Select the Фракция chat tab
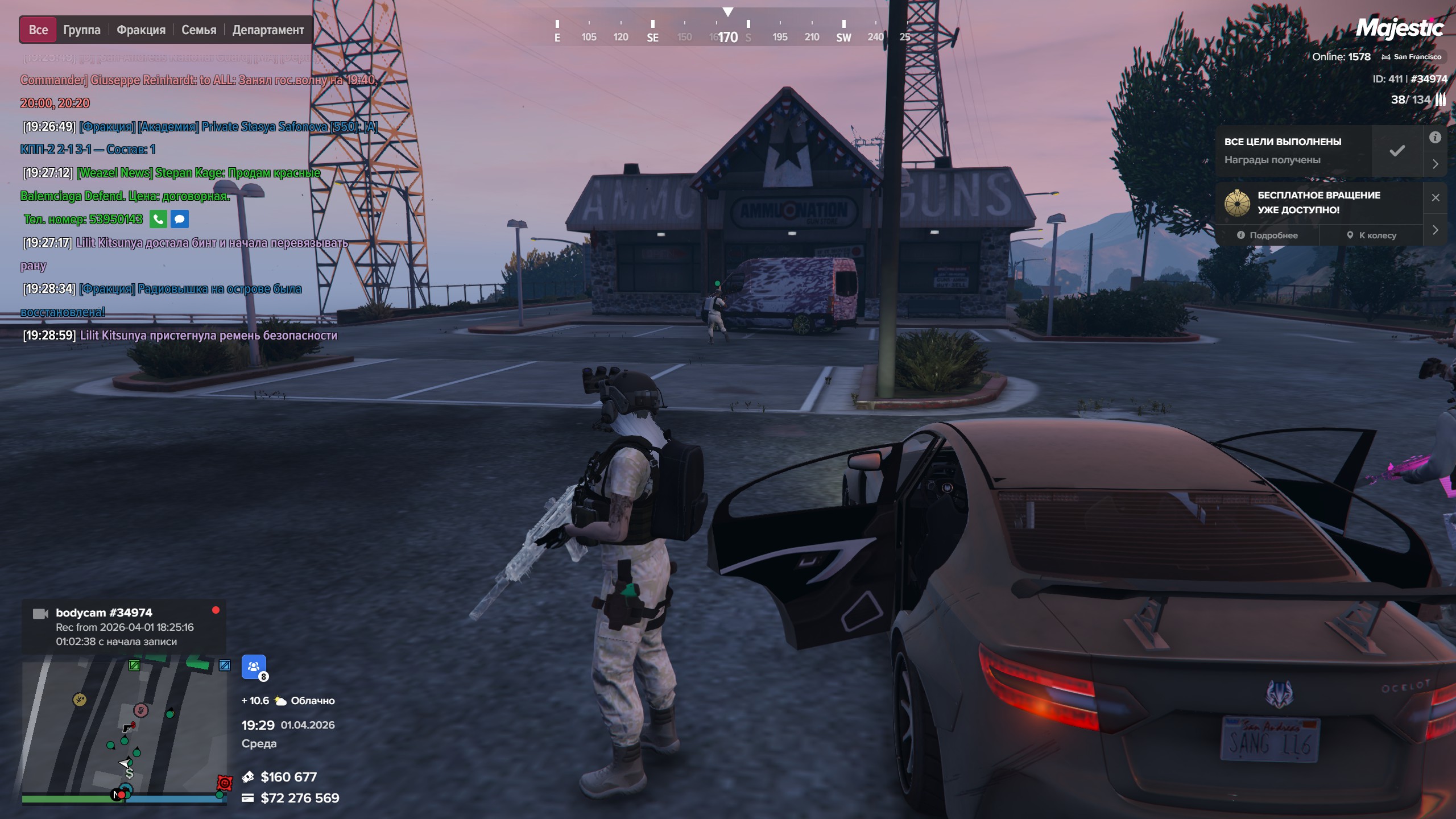1456x819 pixels. pos(141,30)
